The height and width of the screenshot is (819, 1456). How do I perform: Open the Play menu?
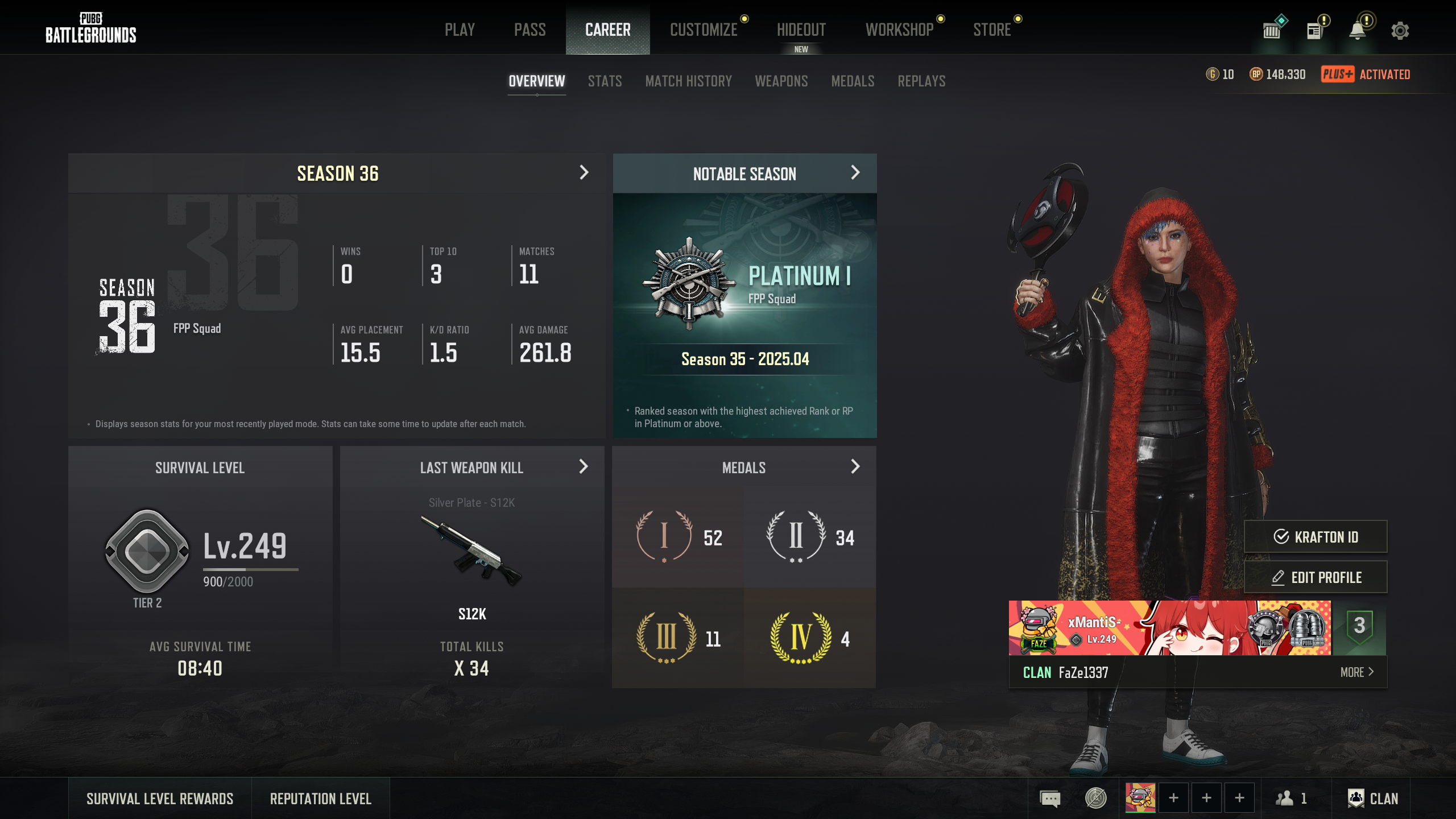(x=460, y=30)
